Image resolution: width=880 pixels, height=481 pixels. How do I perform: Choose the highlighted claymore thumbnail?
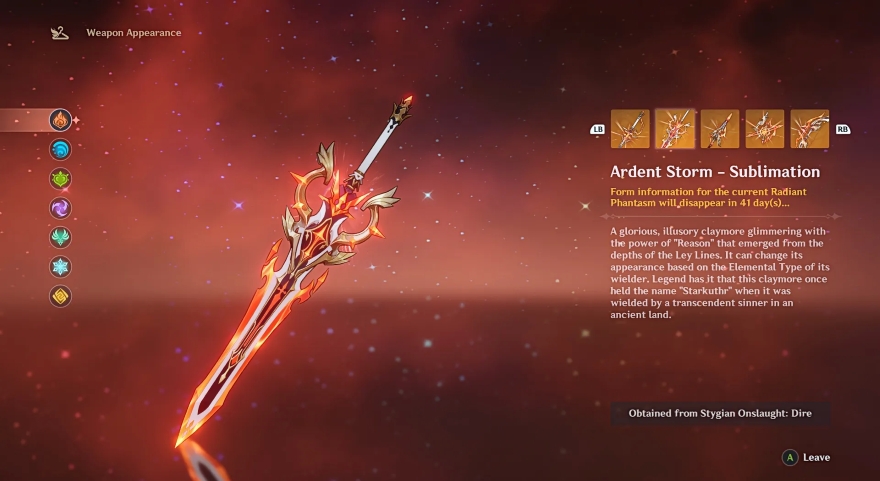[x=675, y=129]
